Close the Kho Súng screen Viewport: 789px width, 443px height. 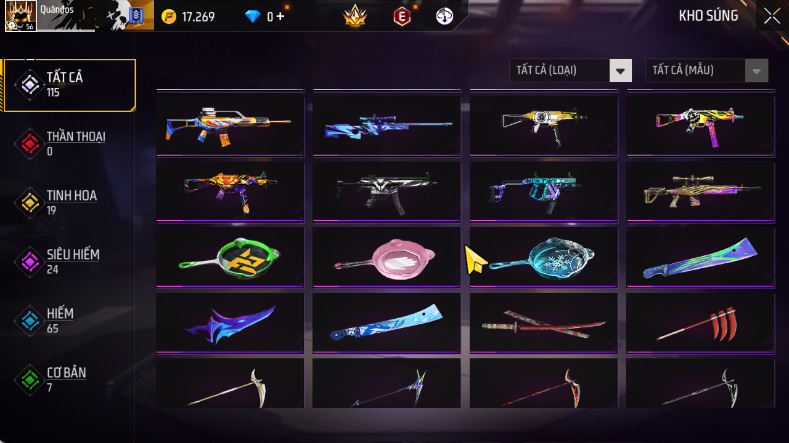[771, 15]
